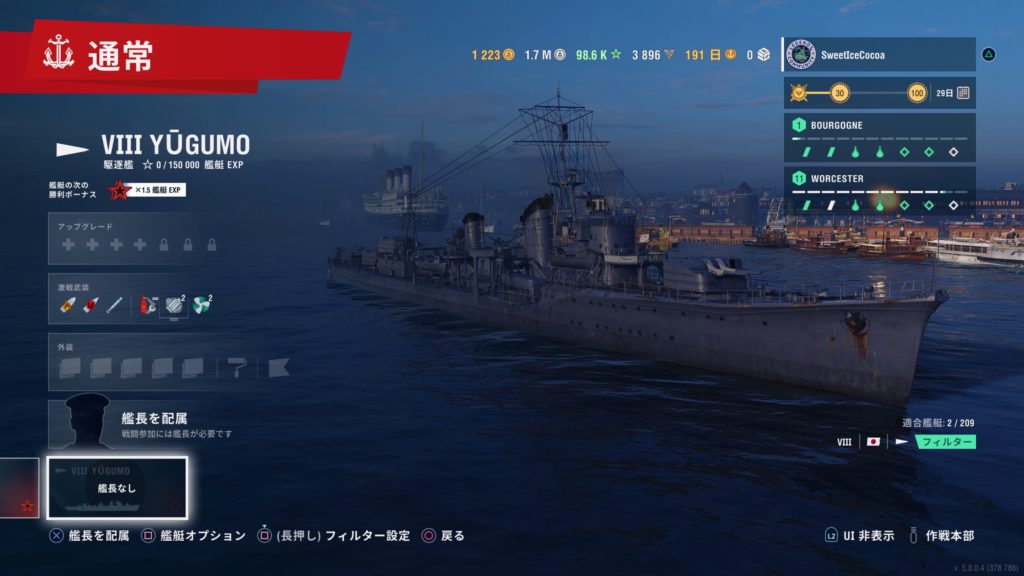1024x576 pixels.
Task: Open the battle pass progress bar panel
Action: (x=878, y=93)
